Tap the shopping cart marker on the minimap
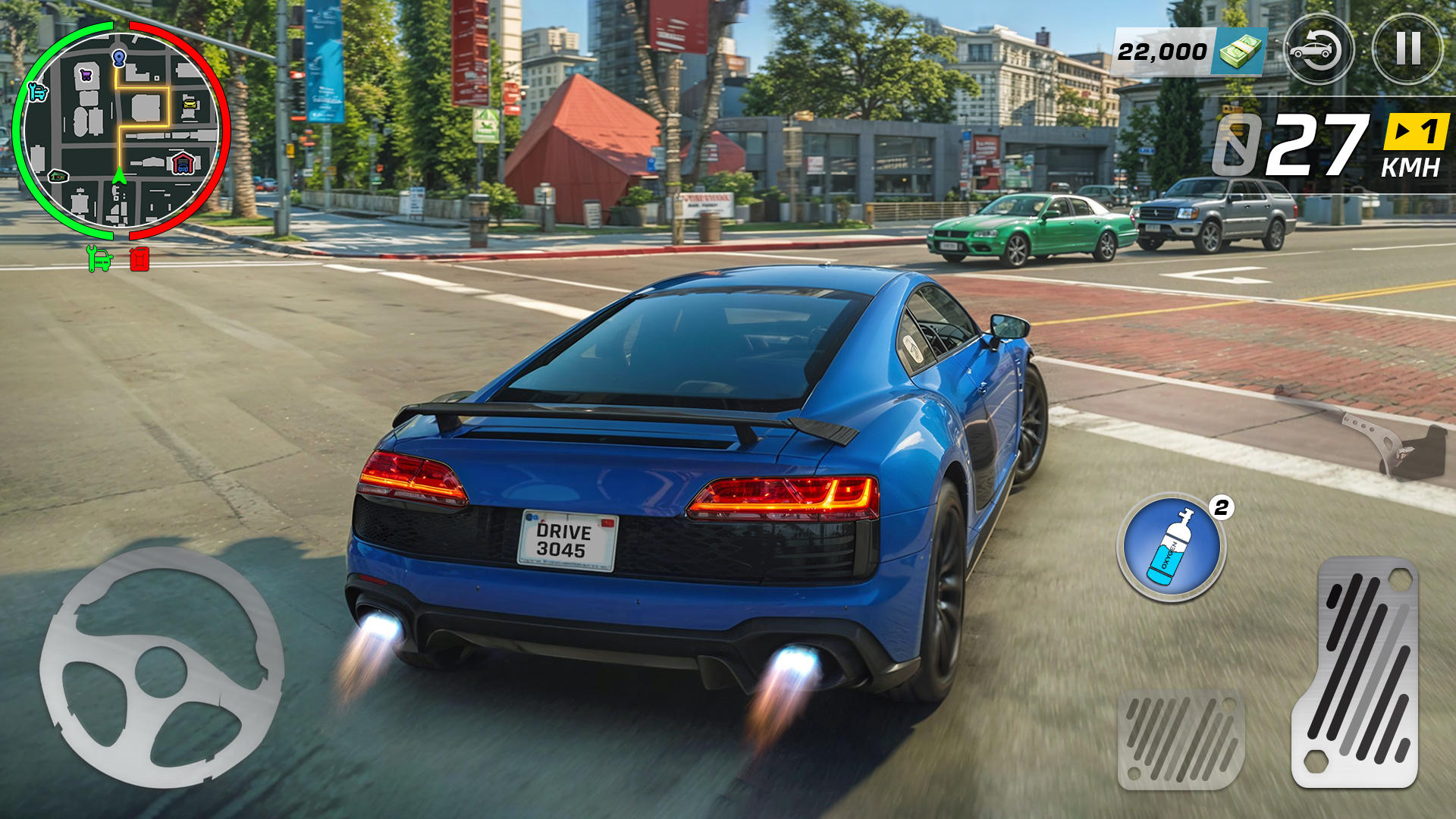 (86, 74)
